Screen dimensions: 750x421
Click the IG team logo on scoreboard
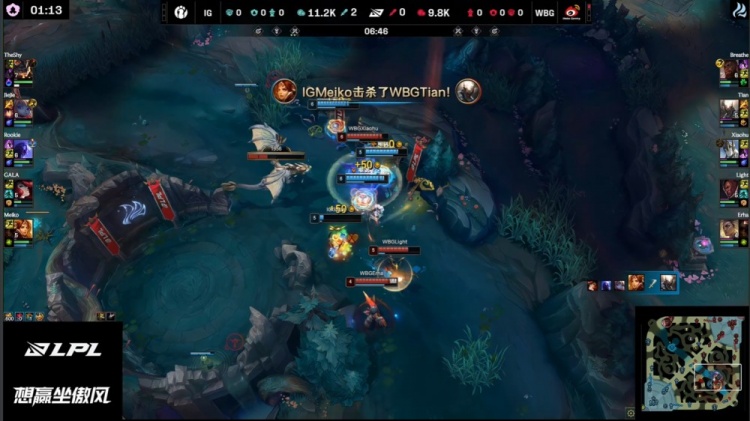[179, 11]
